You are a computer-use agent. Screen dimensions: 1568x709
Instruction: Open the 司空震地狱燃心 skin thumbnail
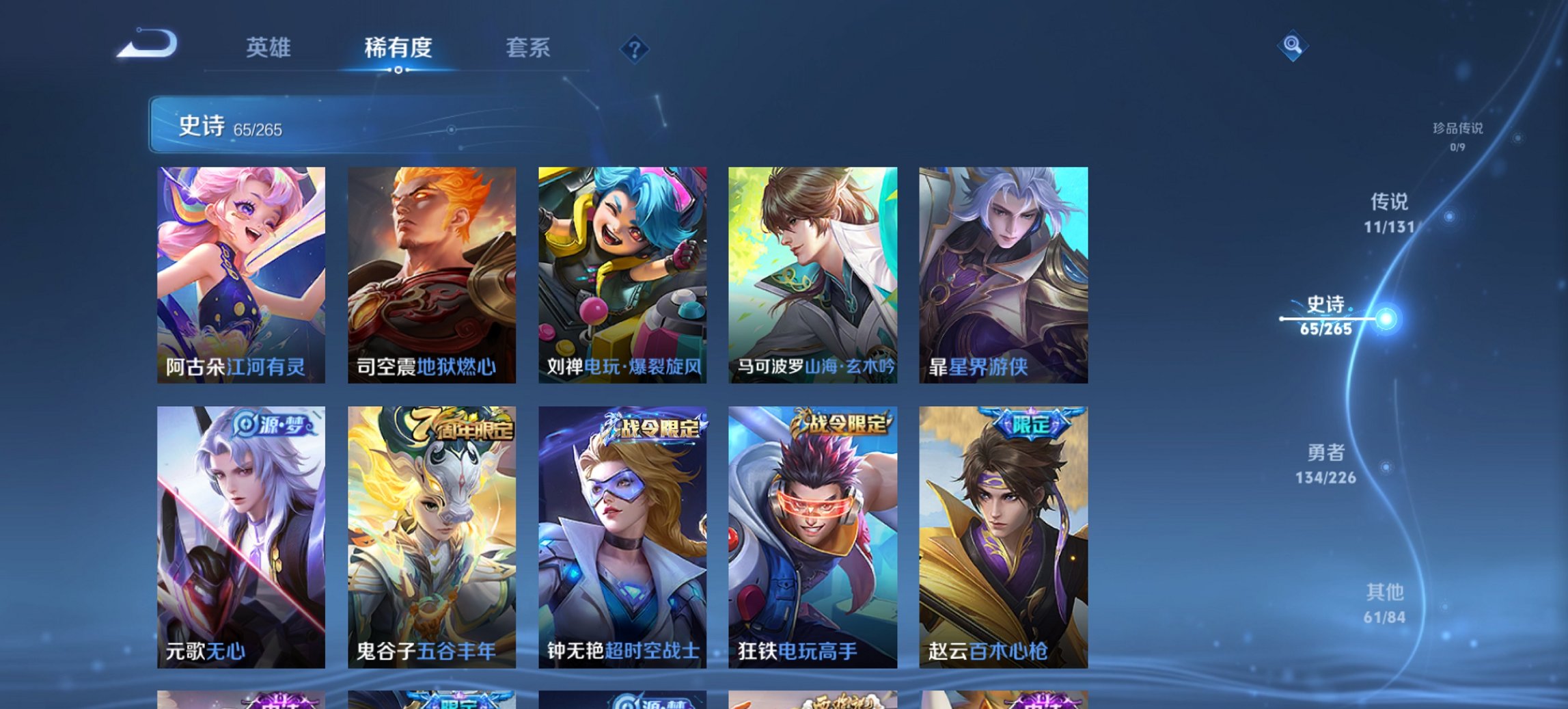(431, 273)
